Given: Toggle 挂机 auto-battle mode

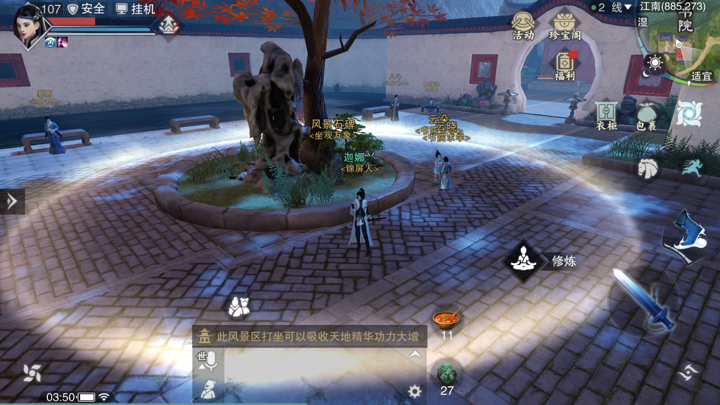Looking at the screenshot, I should point(136,9).
